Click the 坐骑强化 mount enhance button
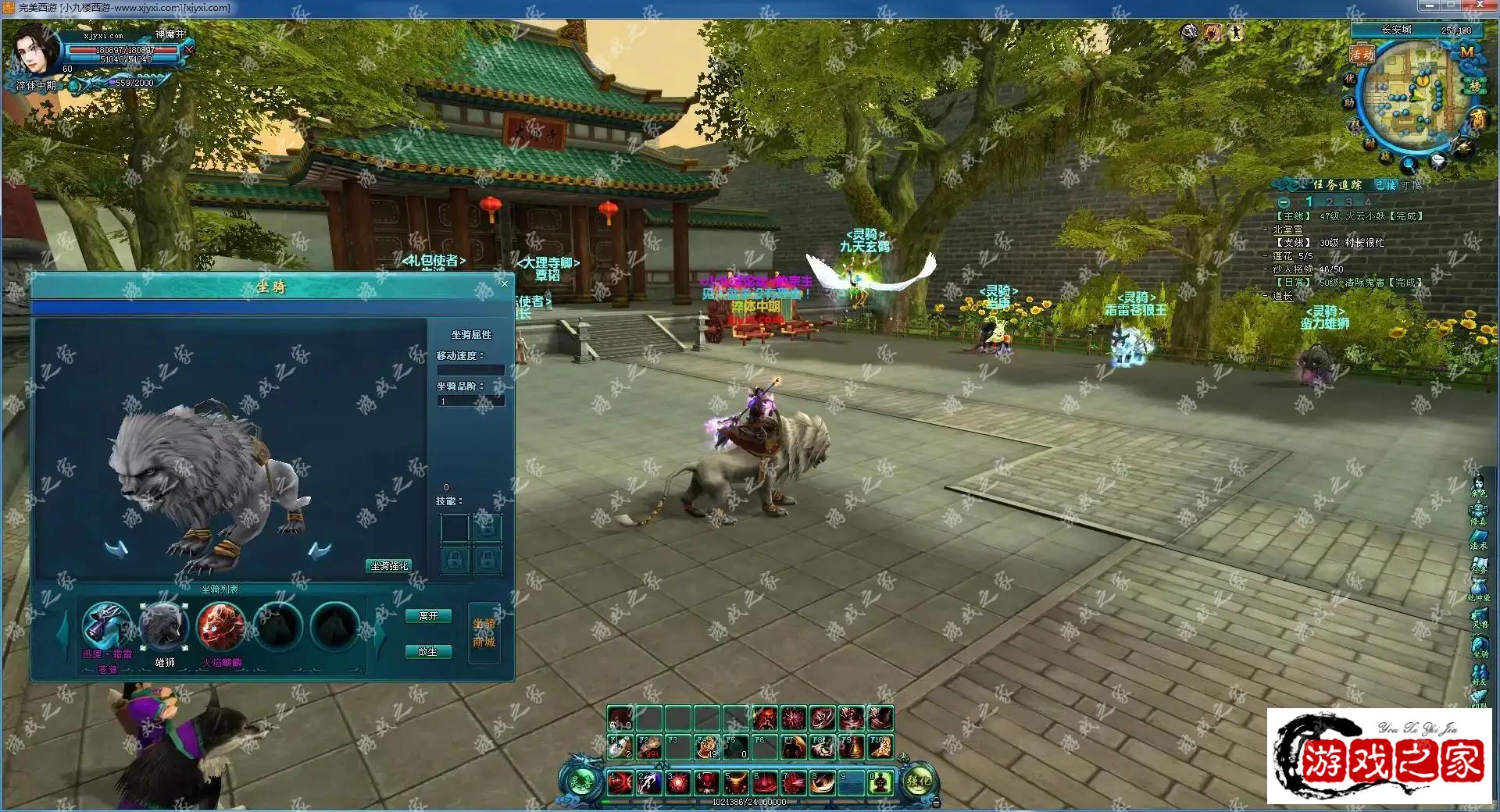1500x812 pixels. click(389, 565)
